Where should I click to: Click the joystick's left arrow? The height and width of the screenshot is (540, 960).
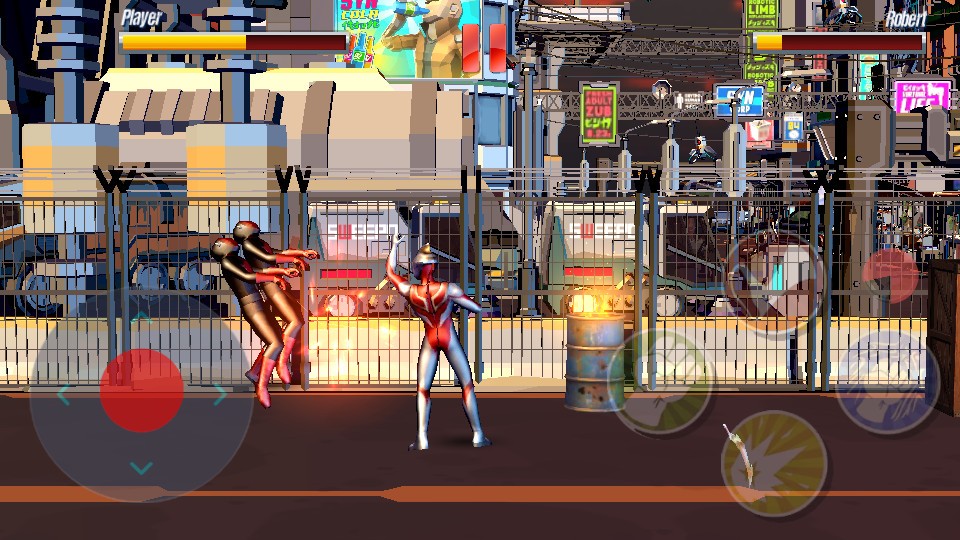pos(64,395)
